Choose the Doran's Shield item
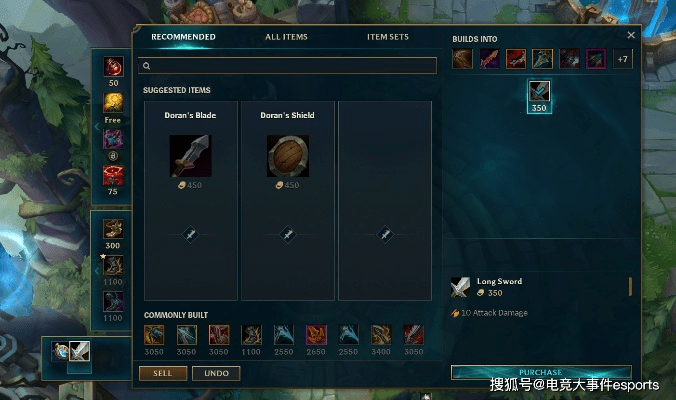The image size is (676, 400). 288,156
